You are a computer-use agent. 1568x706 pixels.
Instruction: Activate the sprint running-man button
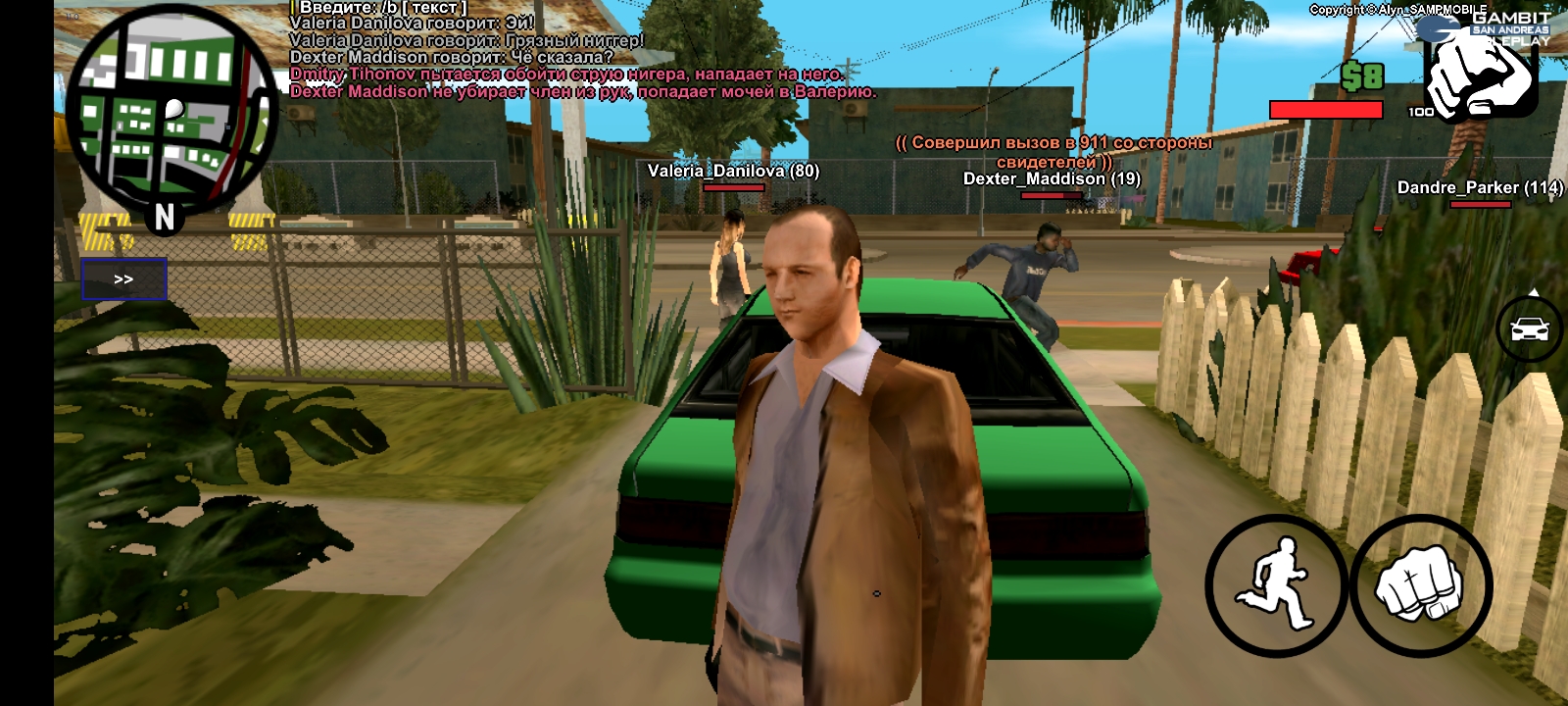pos(1275,585)
